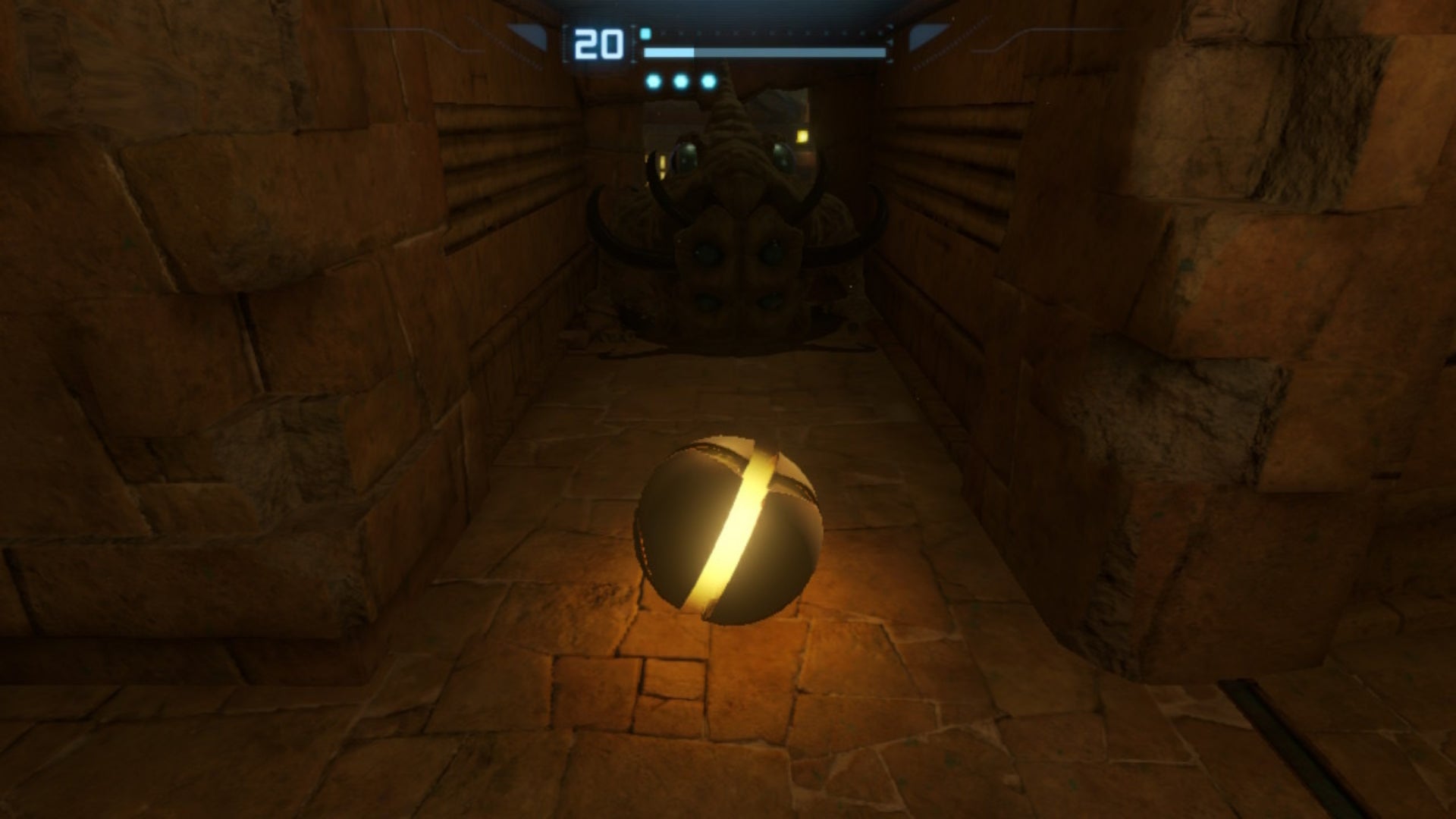
Task: Select the middle energy tank dot
Action: coord(679,80)
